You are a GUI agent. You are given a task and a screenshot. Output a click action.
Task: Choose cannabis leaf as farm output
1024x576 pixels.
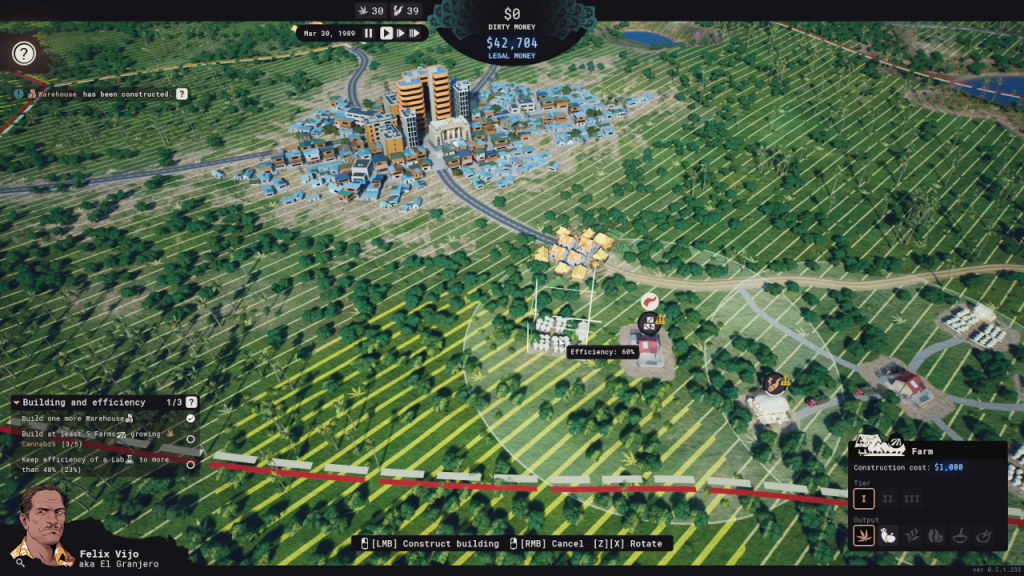863,536
